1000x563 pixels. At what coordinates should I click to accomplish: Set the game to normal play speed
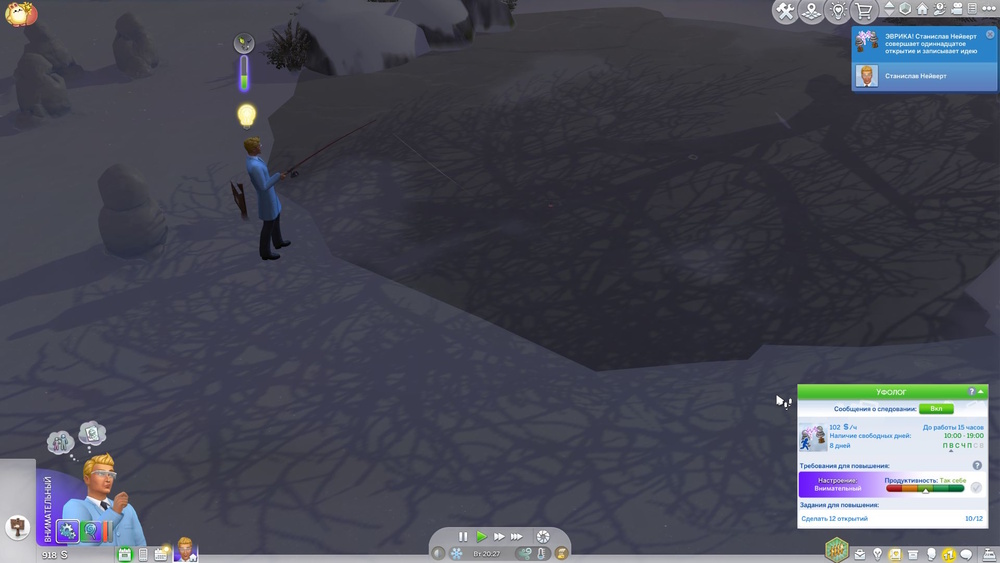[x=481, y=537]
